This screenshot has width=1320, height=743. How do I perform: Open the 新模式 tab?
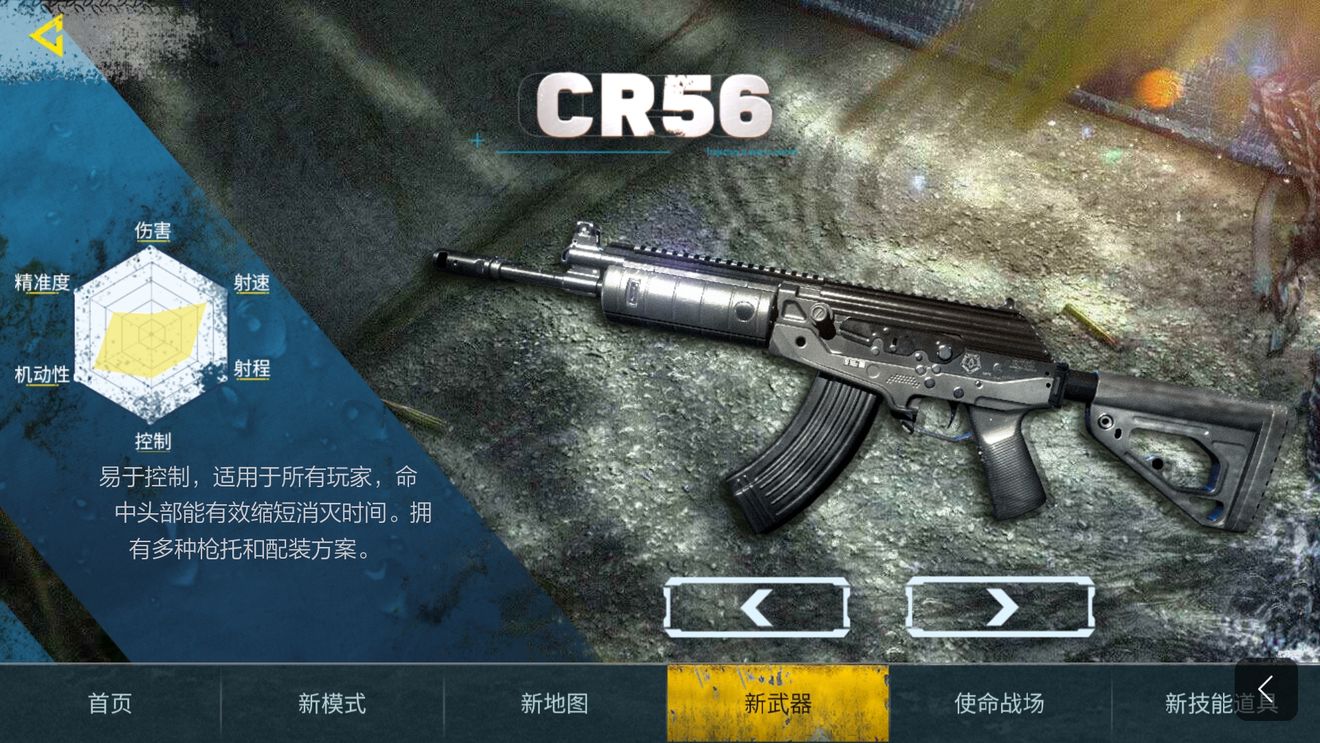coord(330,704)
